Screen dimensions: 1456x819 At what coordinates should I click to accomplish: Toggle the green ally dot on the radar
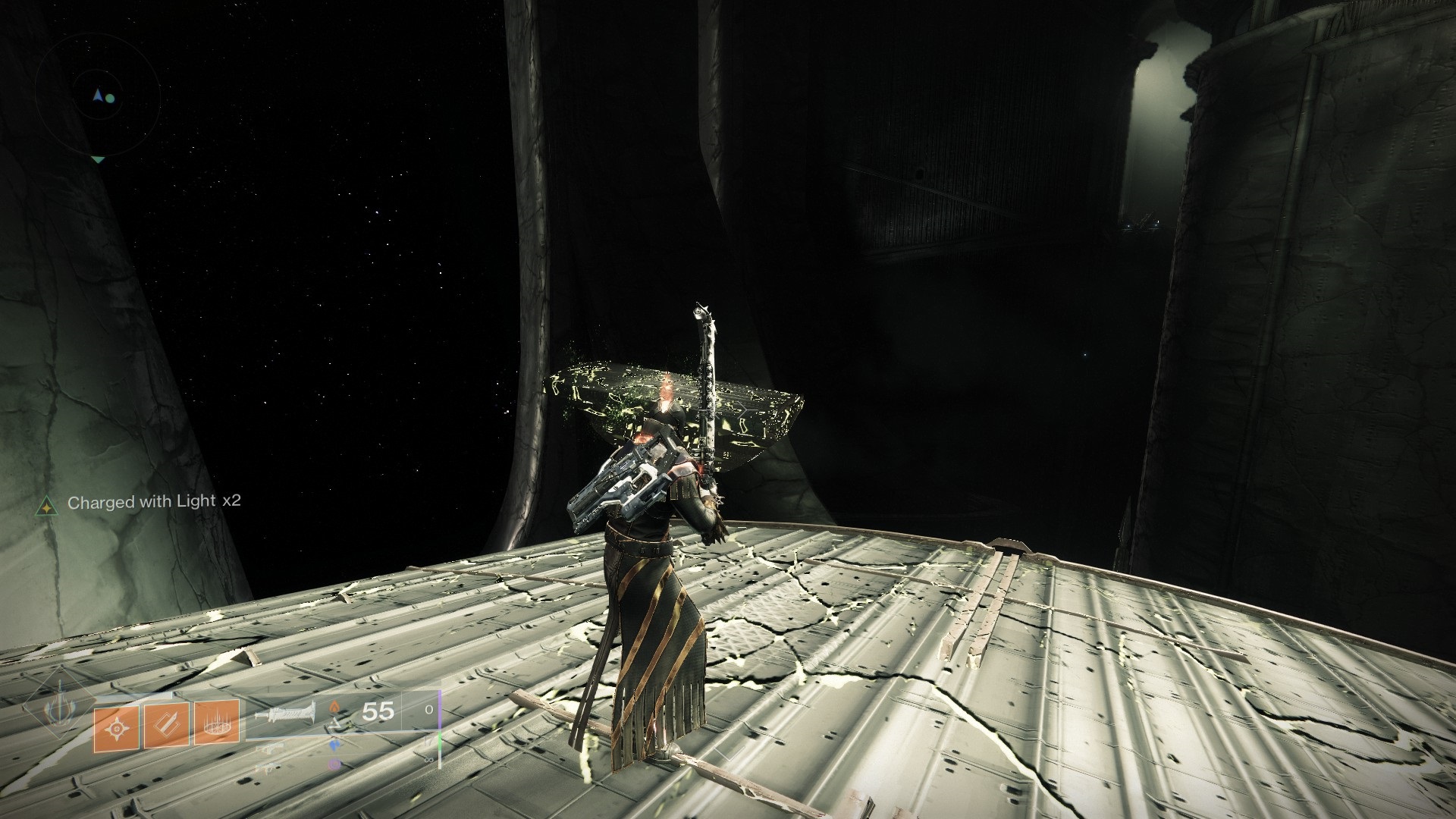(x=110, y=99)
